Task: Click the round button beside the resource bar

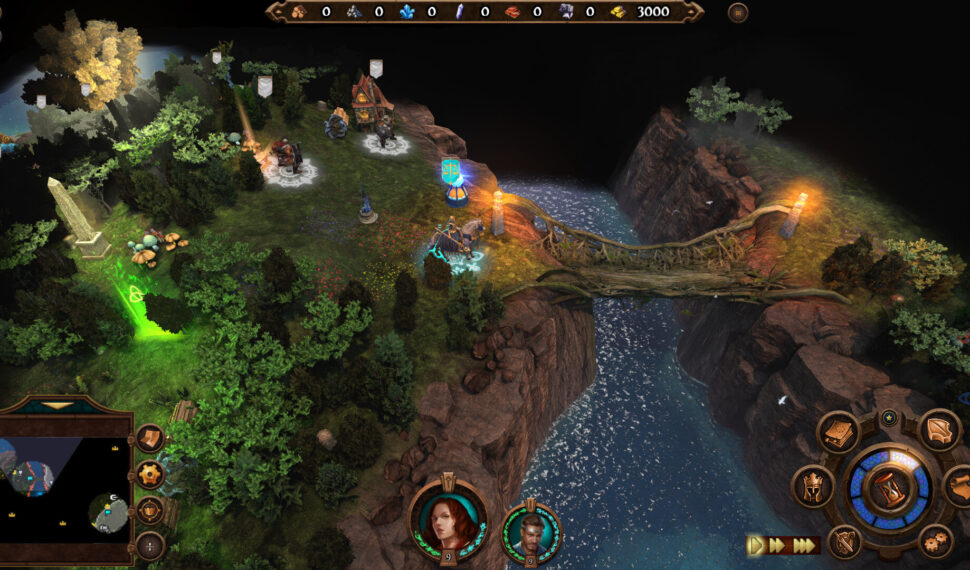Action: pyautogui.click(x=738, y=12)
